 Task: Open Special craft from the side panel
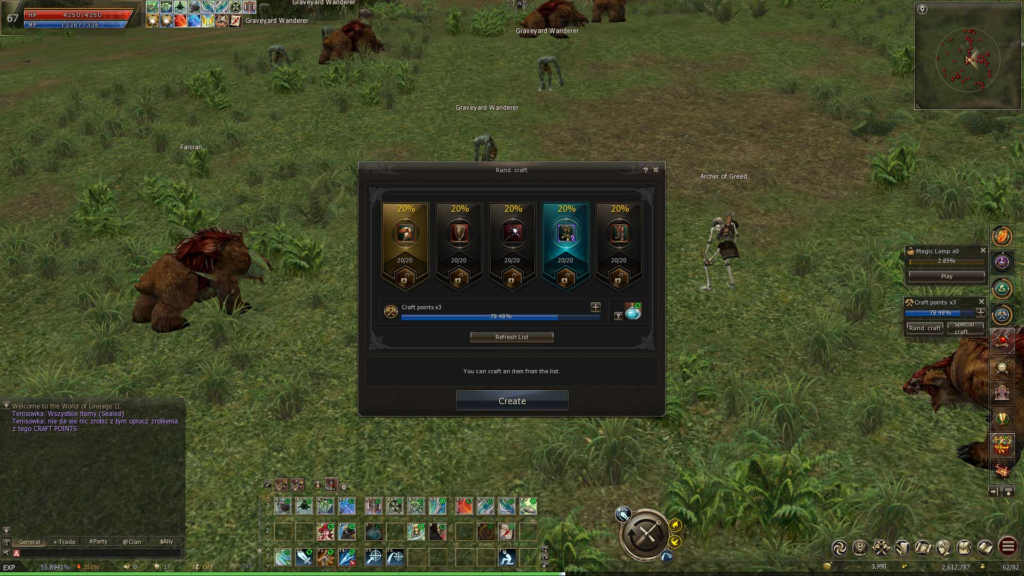point(965,328)
